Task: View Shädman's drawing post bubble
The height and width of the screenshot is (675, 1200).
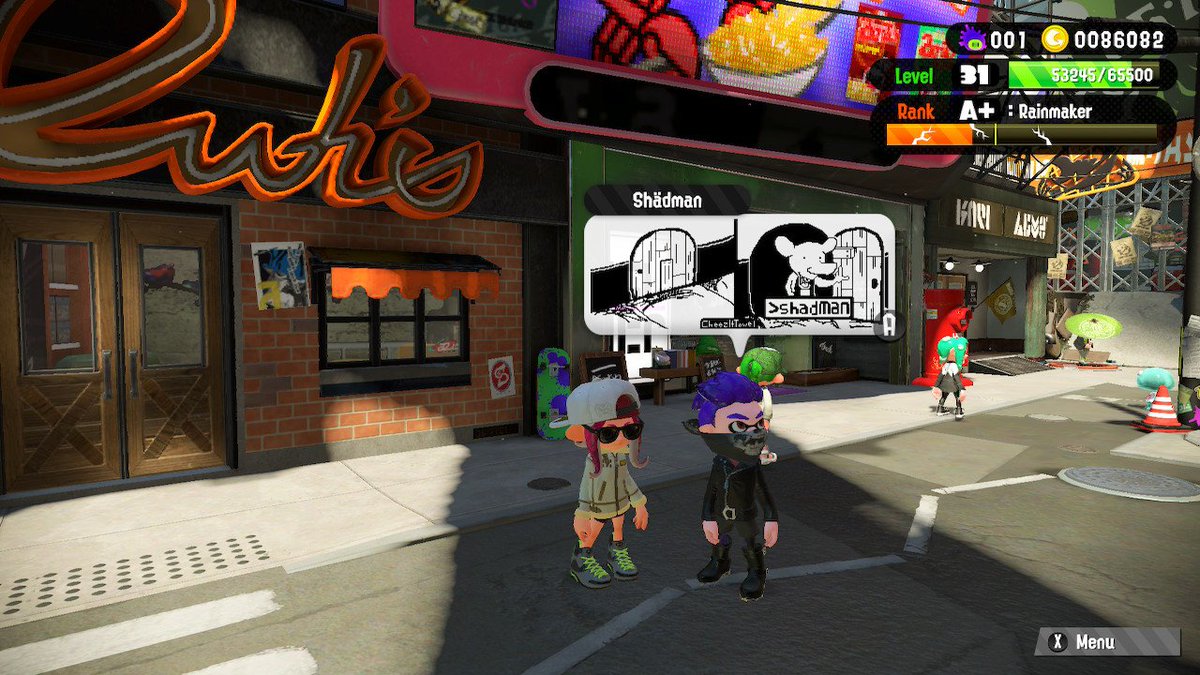Action: tap(738, 272)
